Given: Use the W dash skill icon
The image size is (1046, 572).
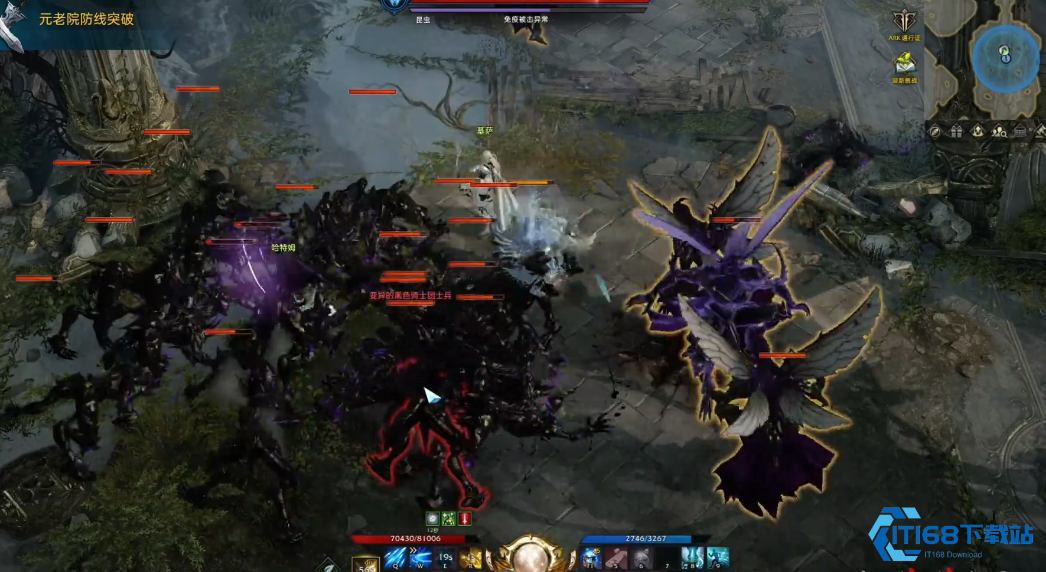Looking at the screenshot, I should click(x=419, y=558).
